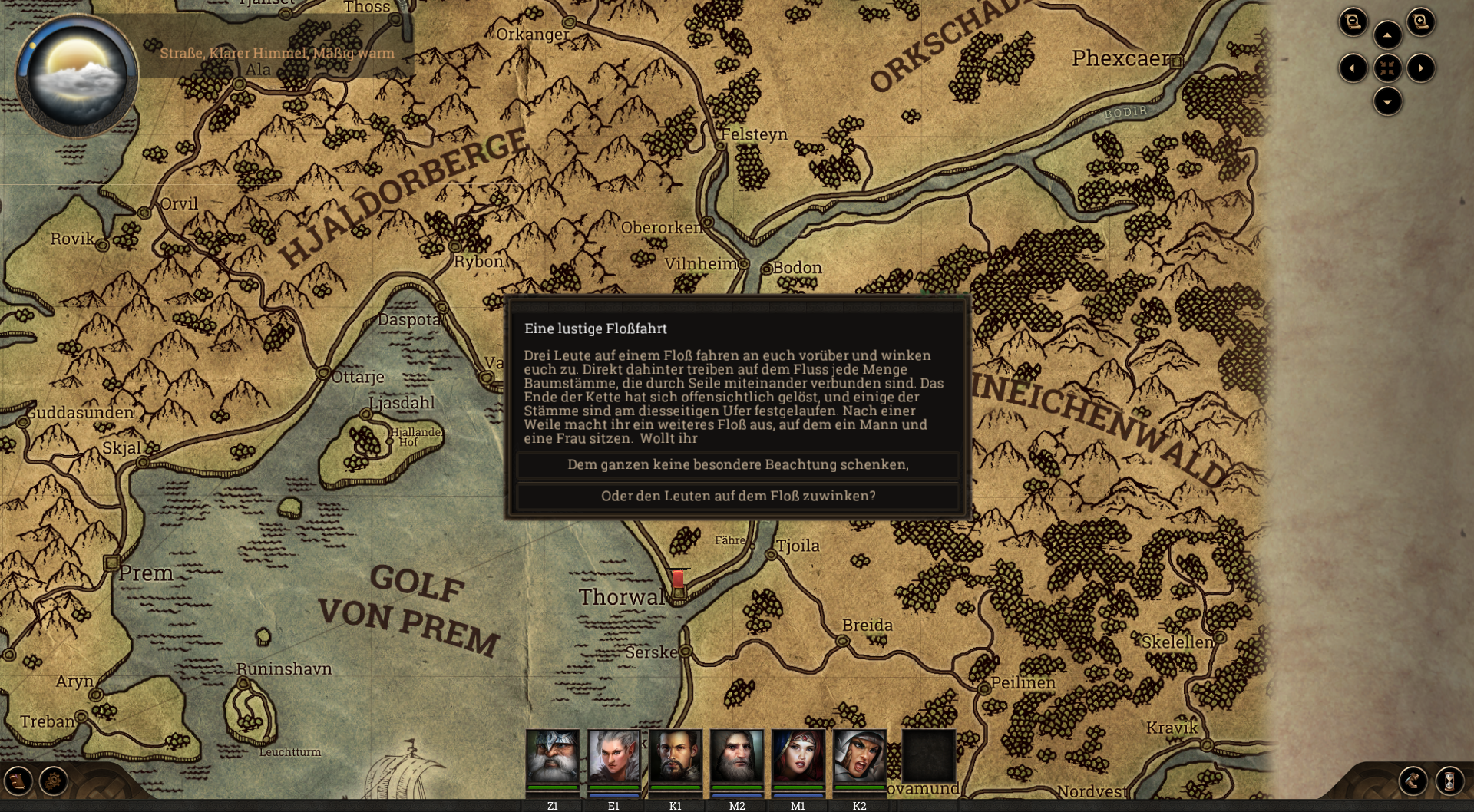This screenshot has height=812, width=1474.
Task: Select the grey-bearded mage portrait M2
Action: tap(736, 756)
